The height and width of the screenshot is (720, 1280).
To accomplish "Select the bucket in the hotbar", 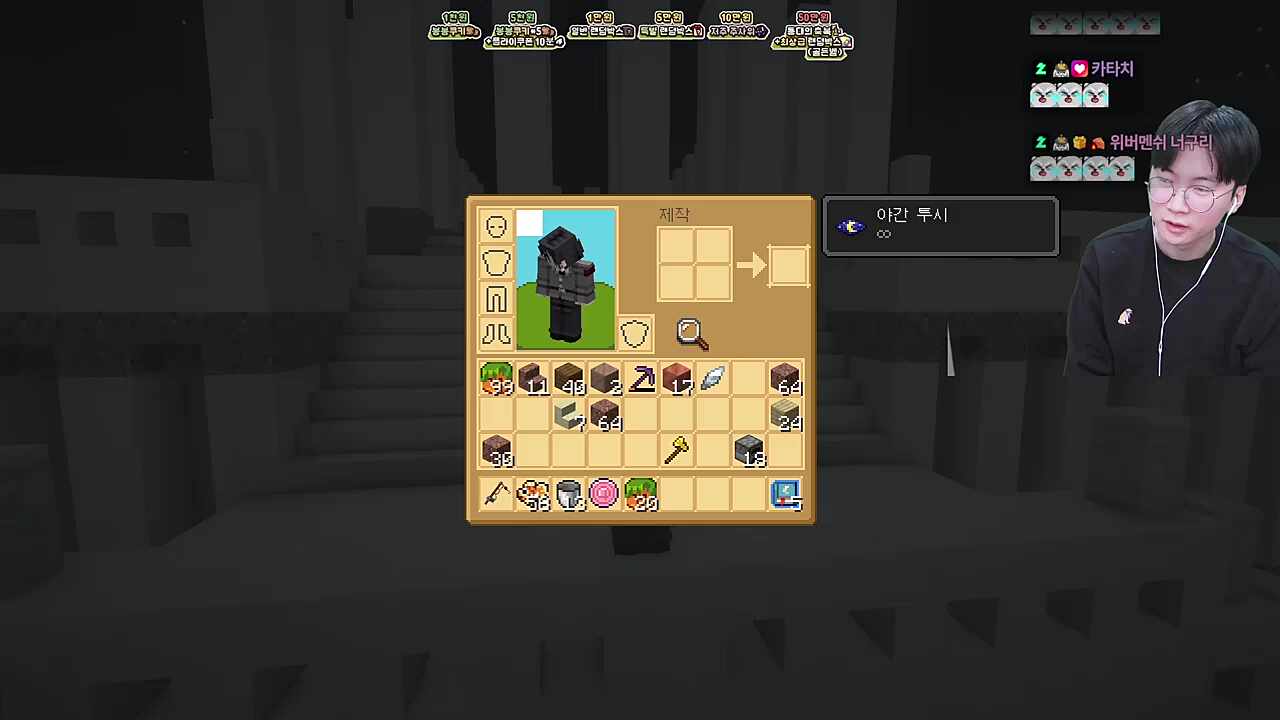I will 569,495.
